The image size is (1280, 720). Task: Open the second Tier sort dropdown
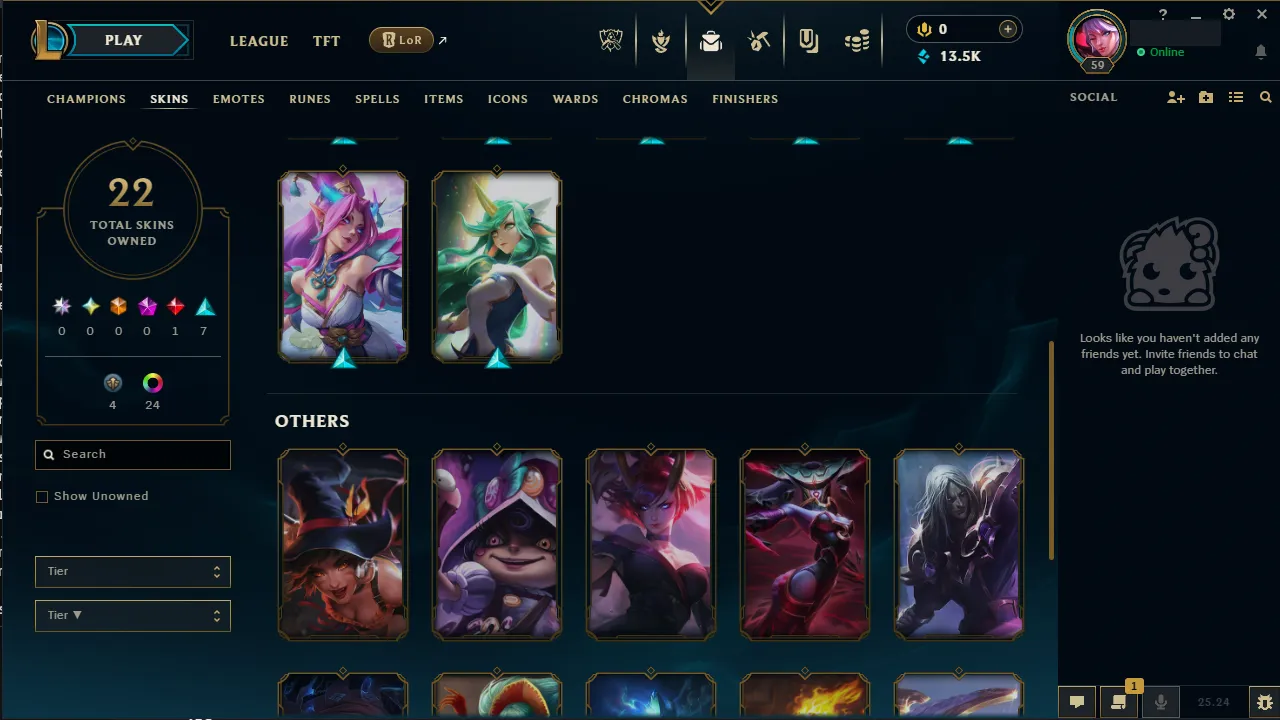[x=132, y=615]
